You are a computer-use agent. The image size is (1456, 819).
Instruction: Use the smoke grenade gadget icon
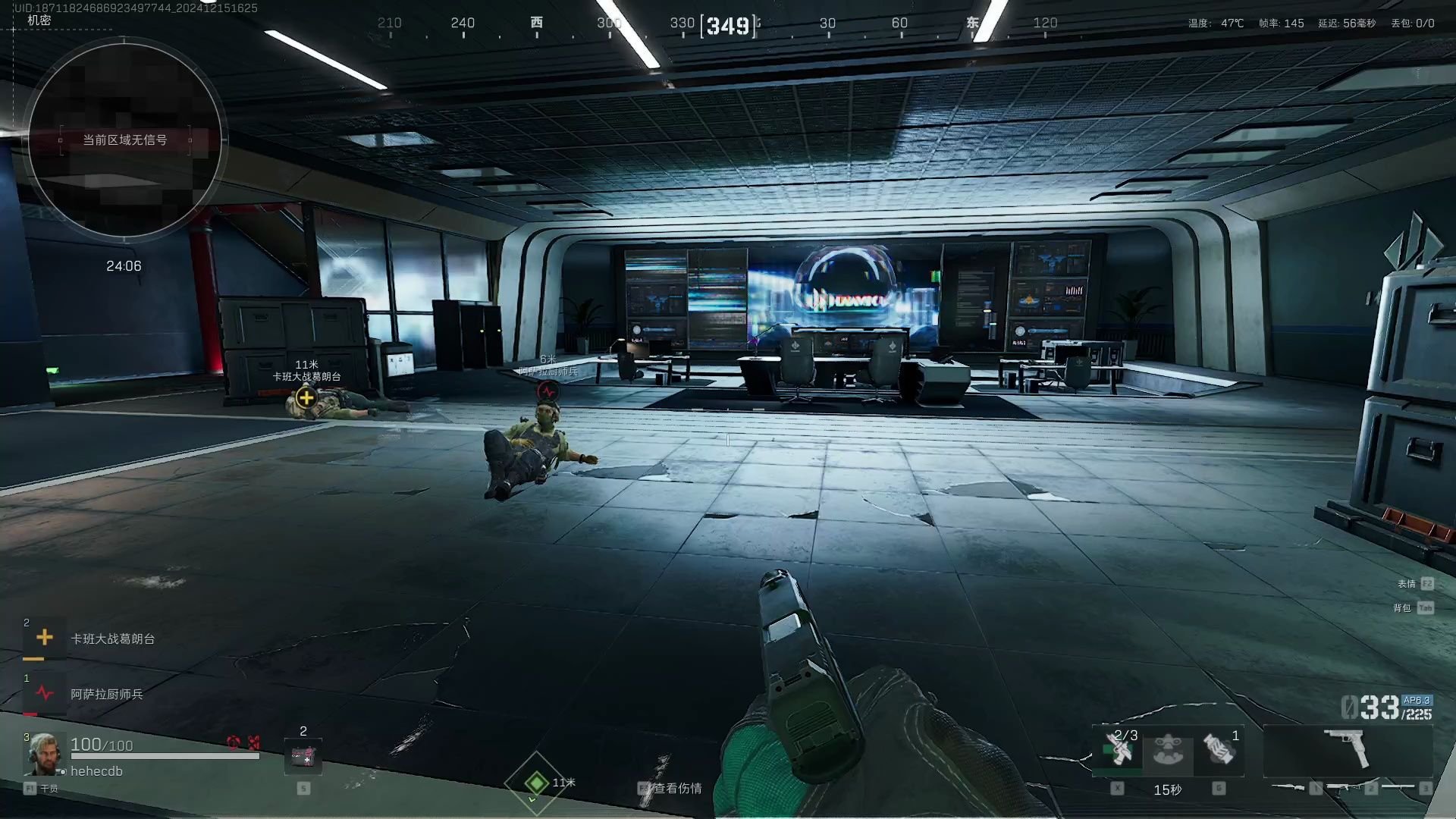(1219, 750)
